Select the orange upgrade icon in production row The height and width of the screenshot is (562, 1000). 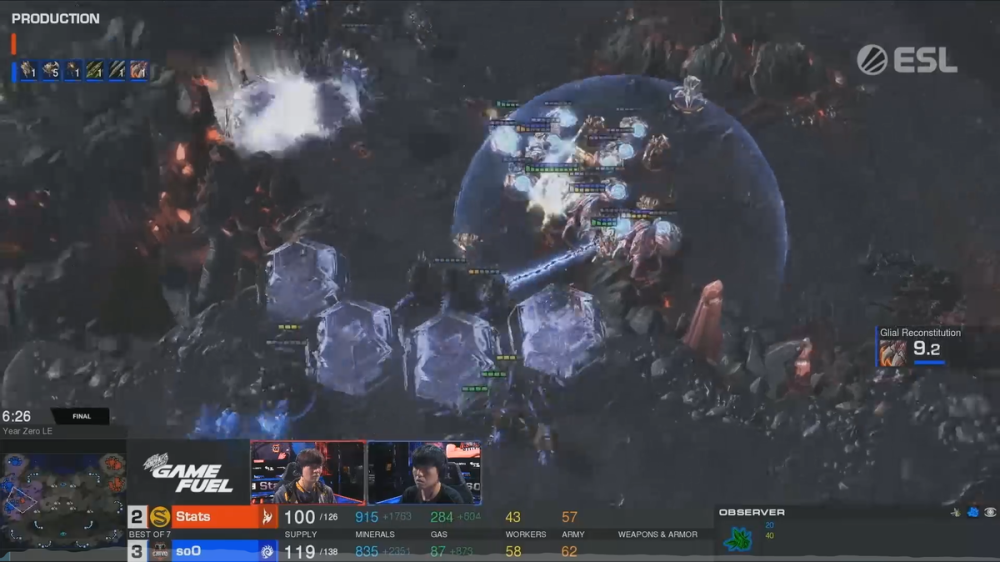point(138,70)
